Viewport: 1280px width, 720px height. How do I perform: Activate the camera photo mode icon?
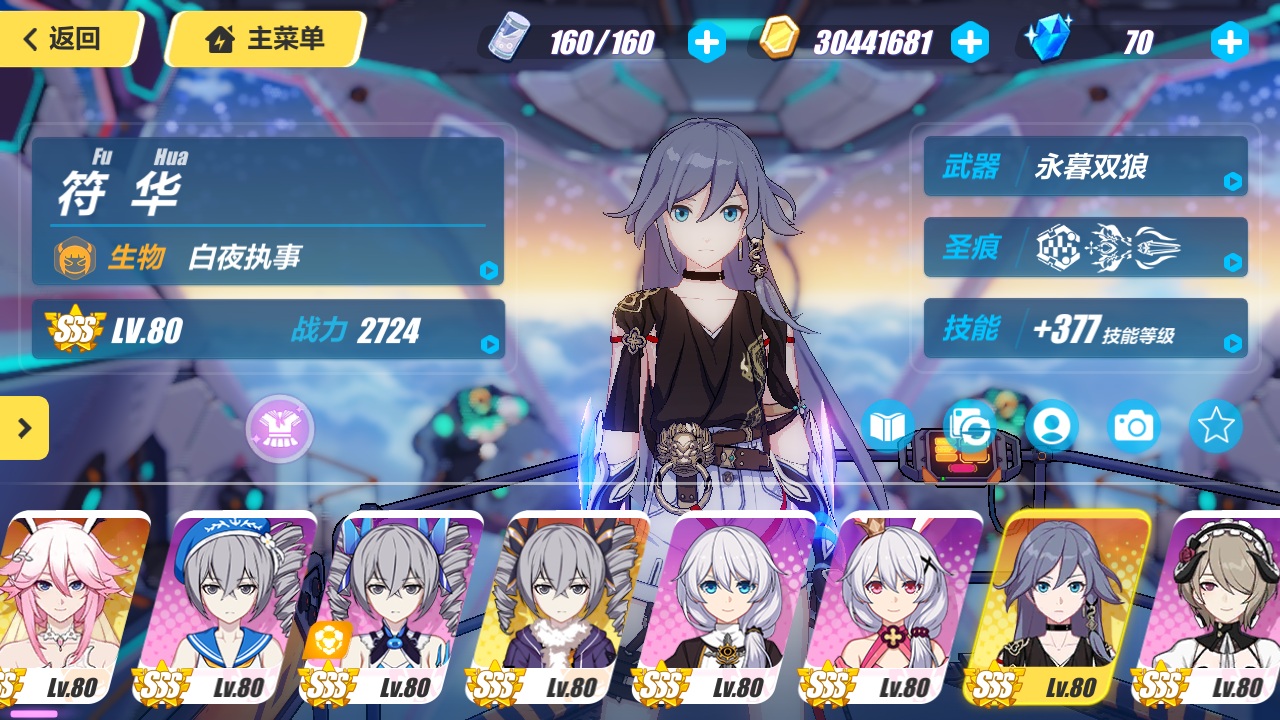[1133, 427]
